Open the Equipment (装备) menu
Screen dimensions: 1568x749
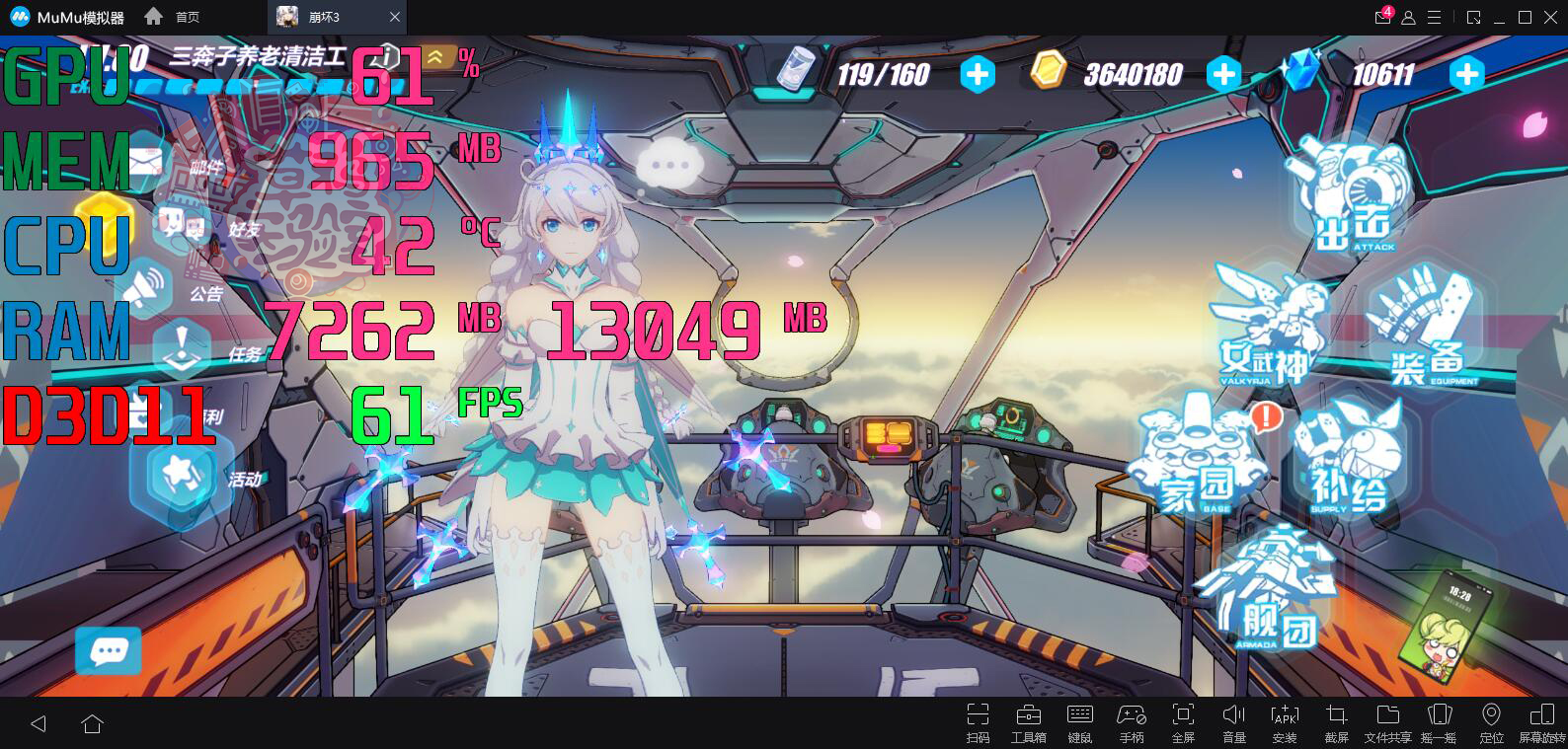[x=1422, y=331]
